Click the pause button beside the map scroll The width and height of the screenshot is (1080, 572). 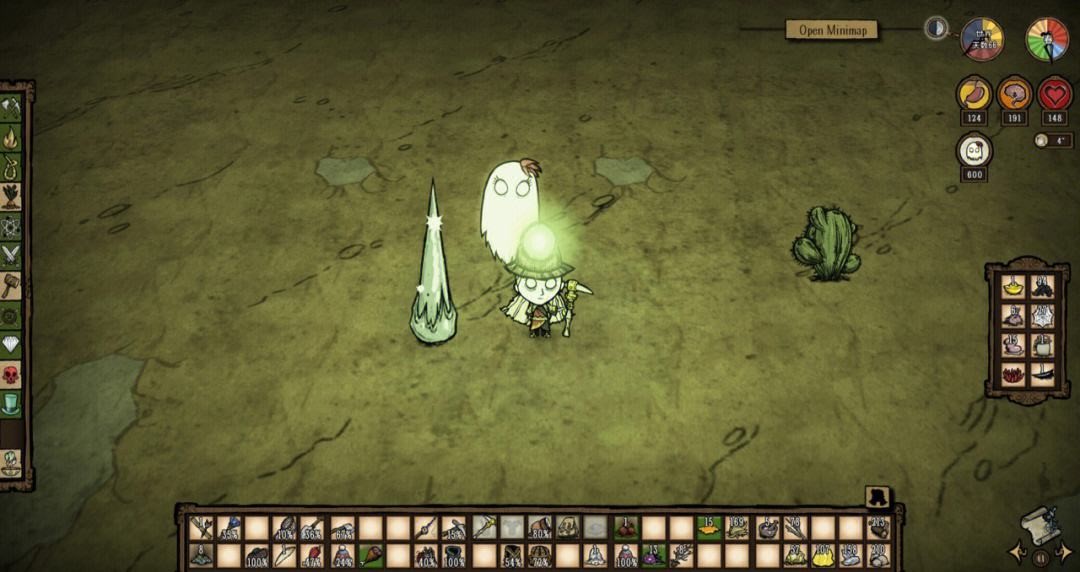coord(1040,558)
